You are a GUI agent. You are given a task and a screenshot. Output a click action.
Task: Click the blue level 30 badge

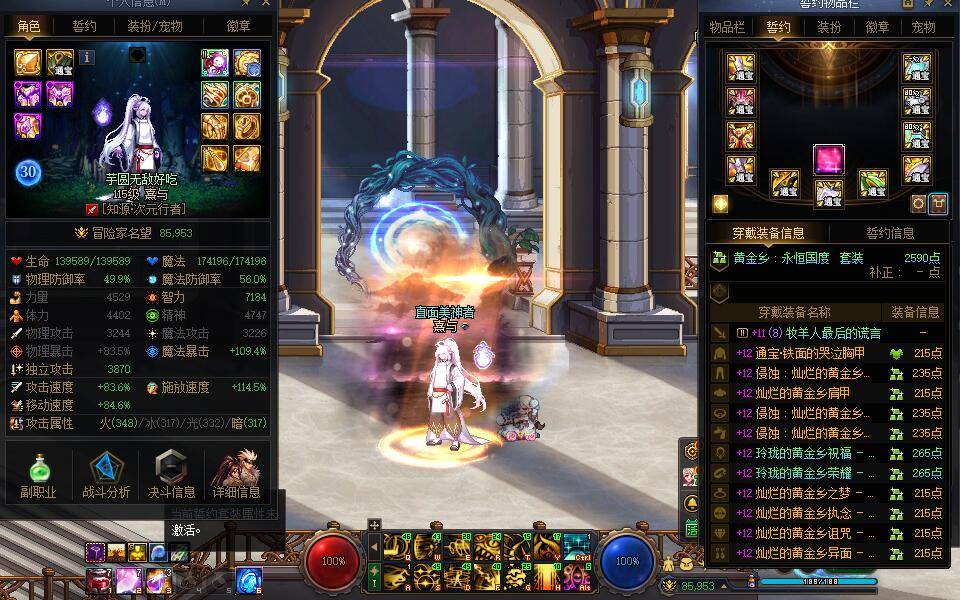coord(28,172)
